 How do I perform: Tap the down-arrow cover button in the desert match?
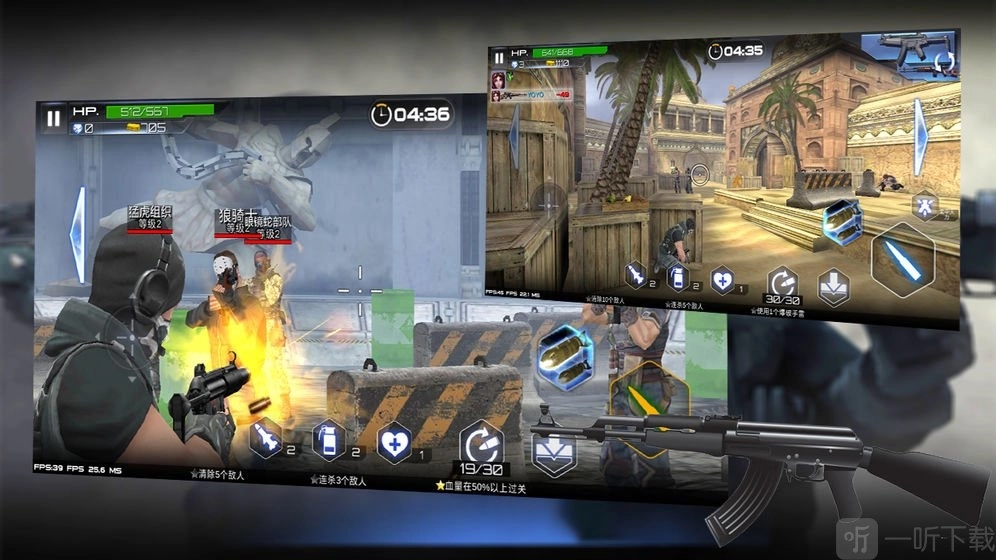[x=833, y=287]
